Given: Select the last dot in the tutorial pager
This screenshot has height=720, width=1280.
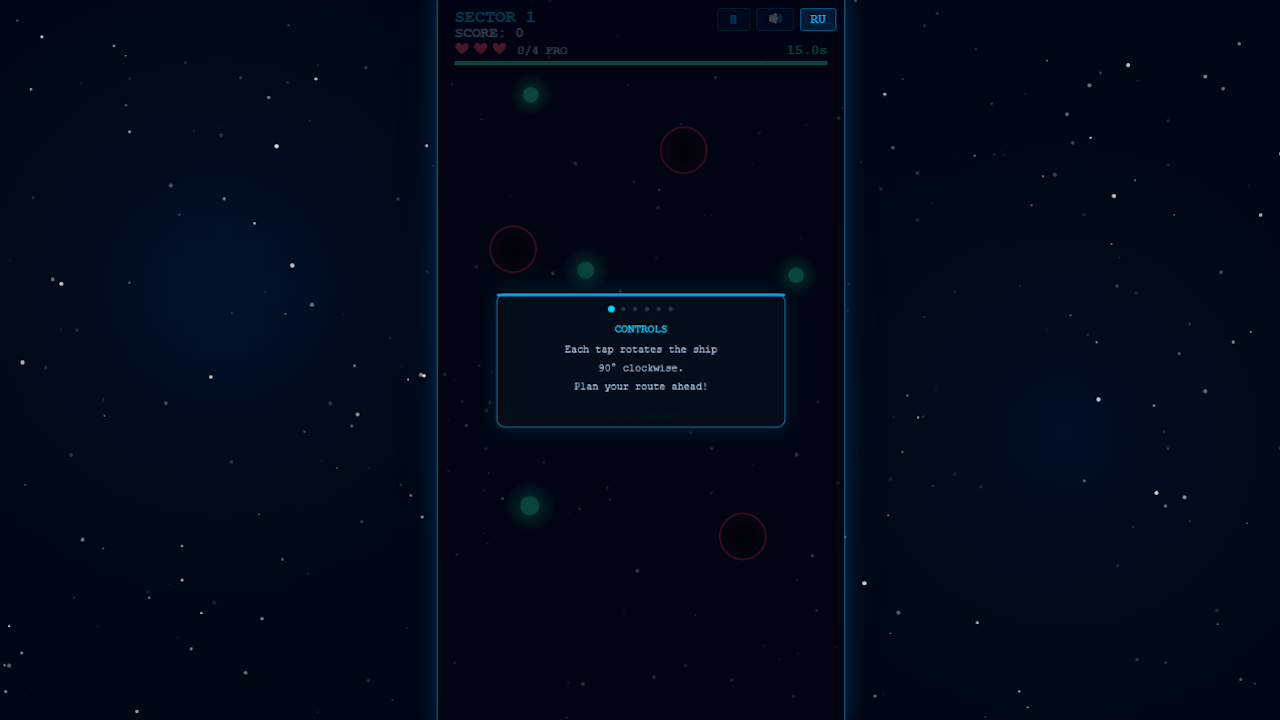Looking at the screenshot, I should [x=670, y=309].
